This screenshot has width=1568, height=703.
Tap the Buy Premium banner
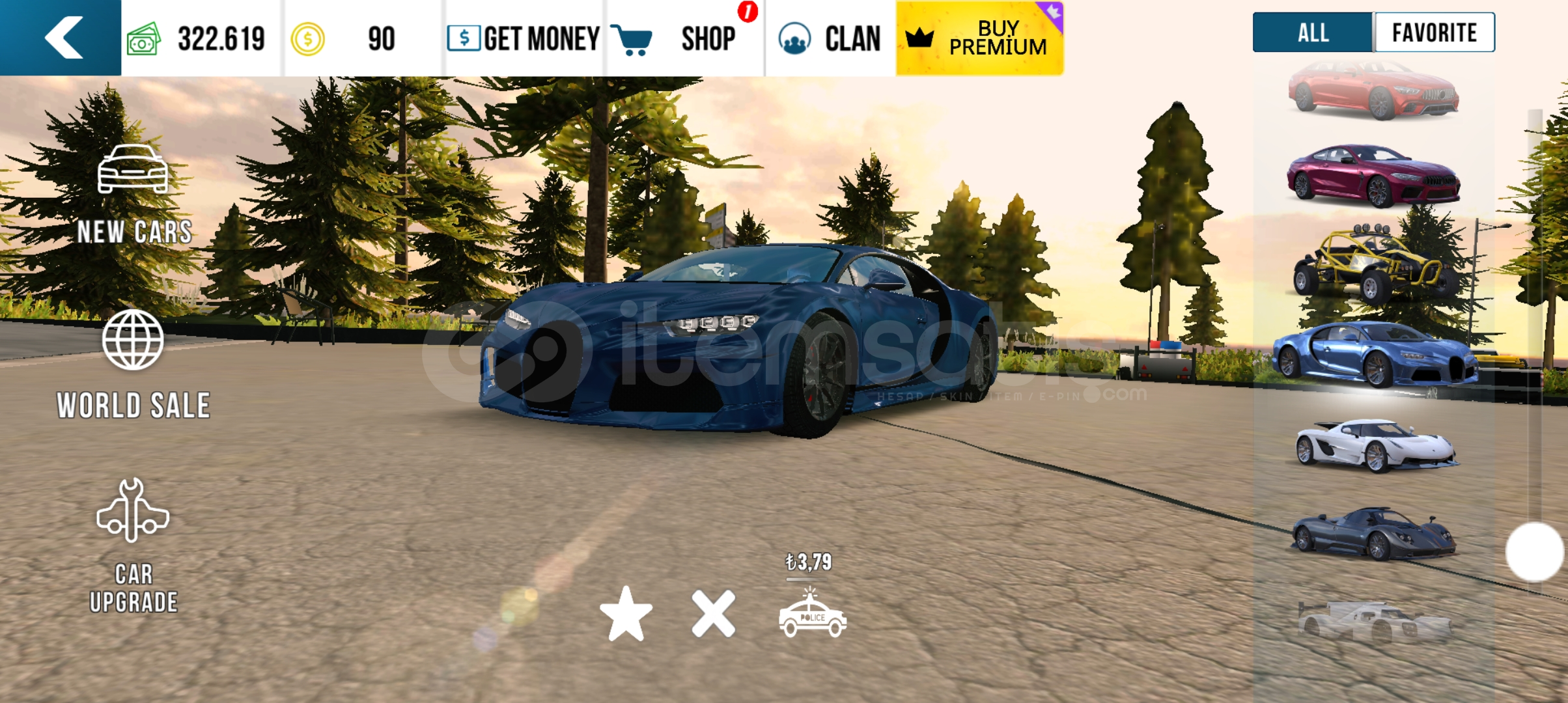click(x=979, y=38)
